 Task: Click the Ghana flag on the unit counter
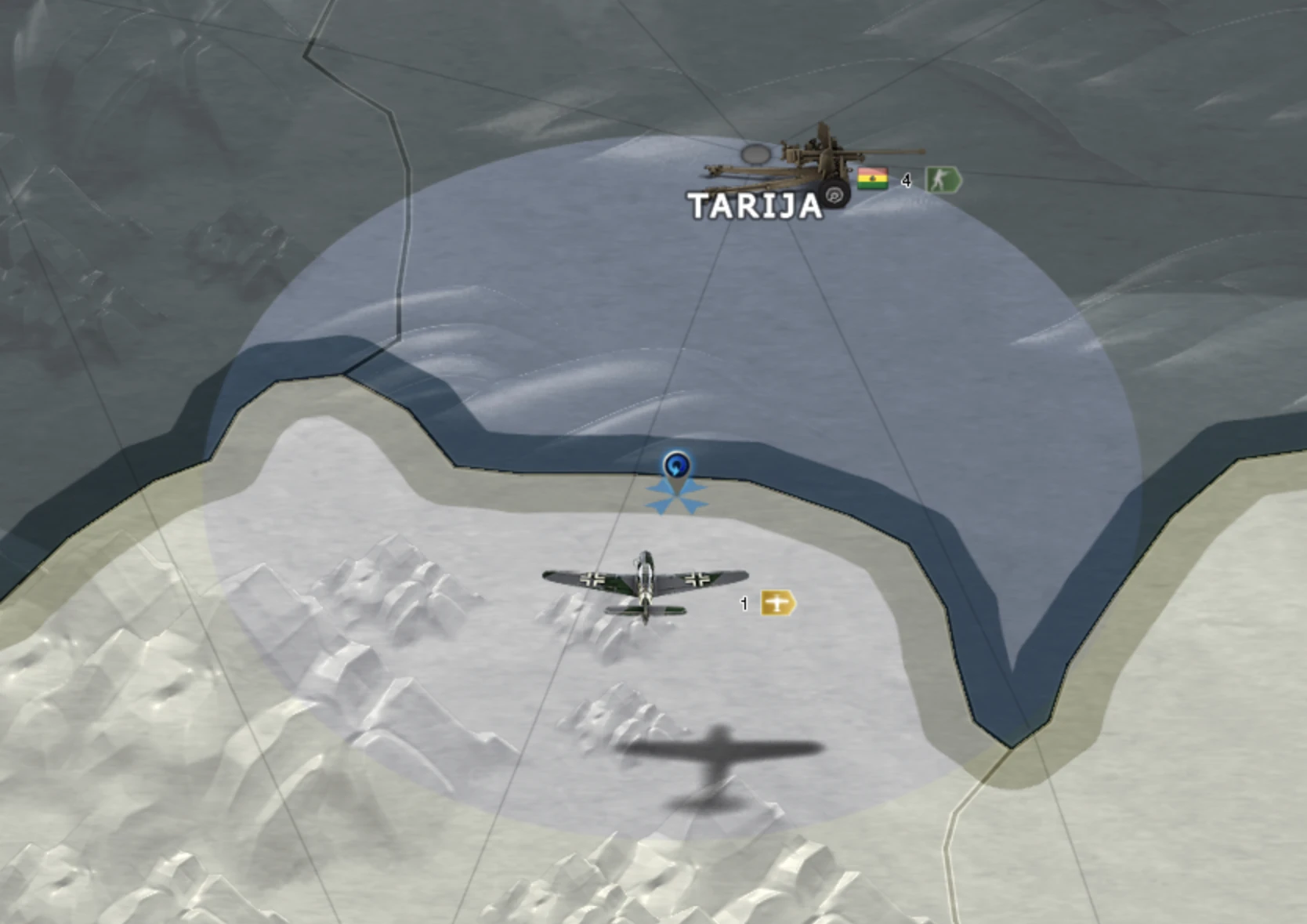point(871,179)
